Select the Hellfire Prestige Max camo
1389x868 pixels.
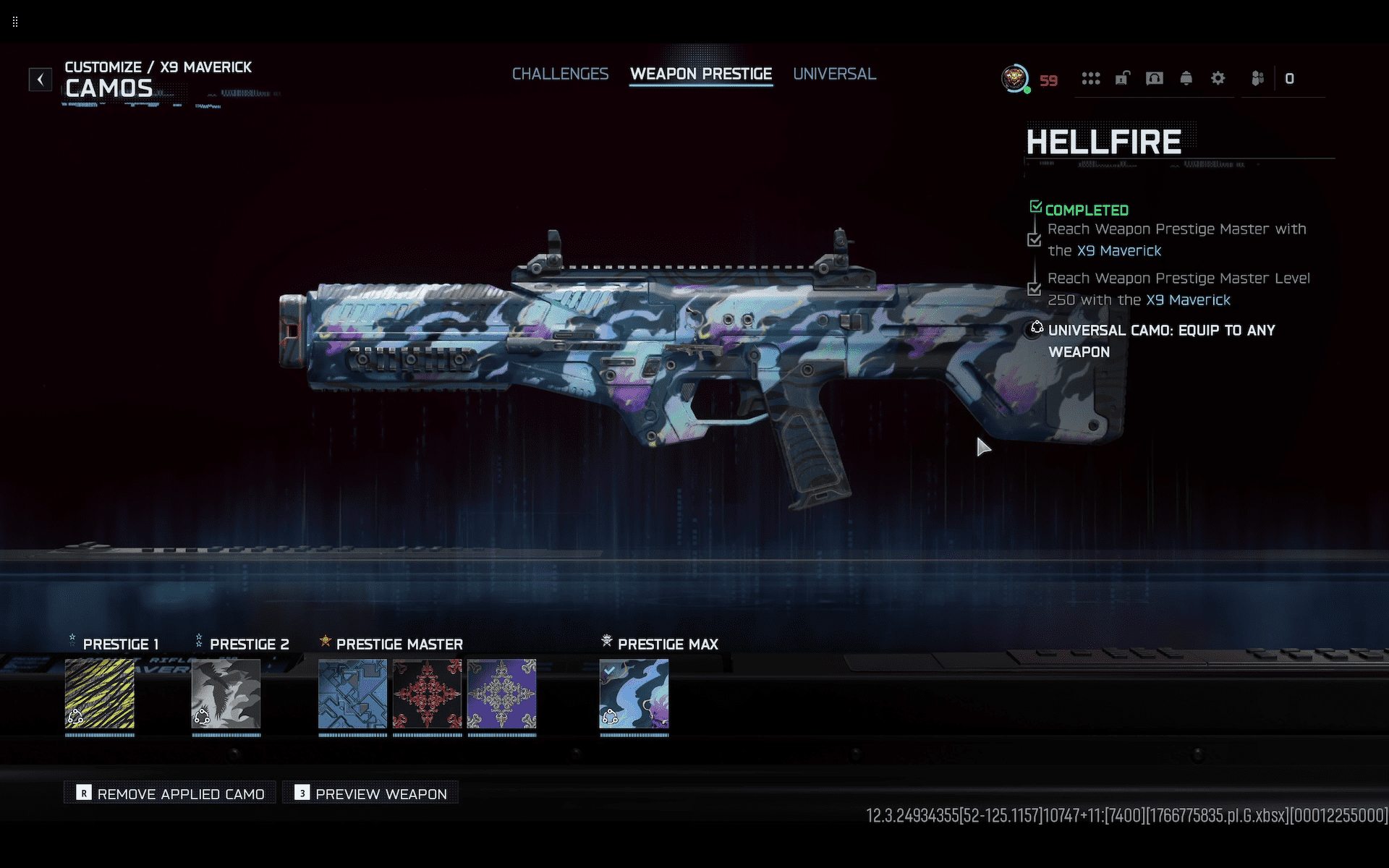coord(634,694)
